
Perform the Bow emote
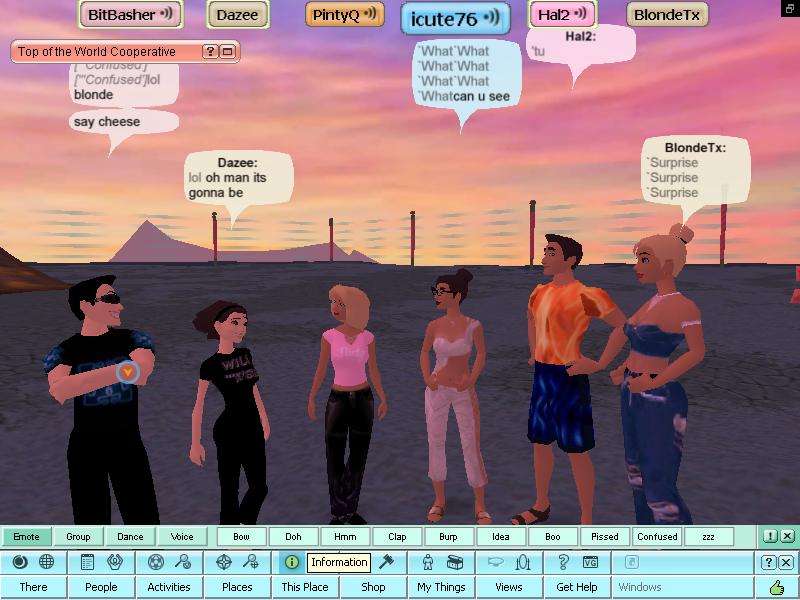(241, 537)
